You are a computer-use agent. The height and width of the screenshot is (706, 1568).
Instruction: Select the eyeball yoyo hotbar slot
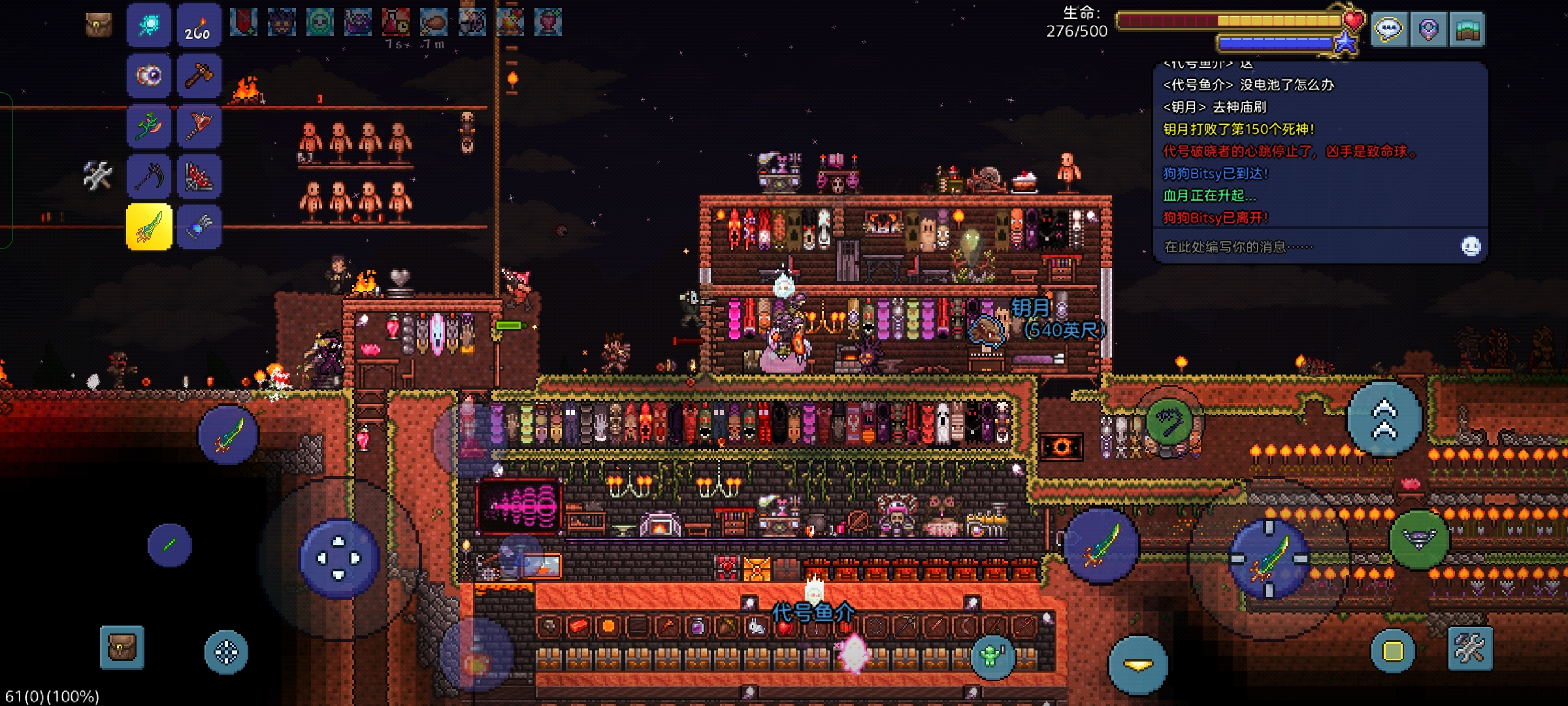tap(149, 76)
